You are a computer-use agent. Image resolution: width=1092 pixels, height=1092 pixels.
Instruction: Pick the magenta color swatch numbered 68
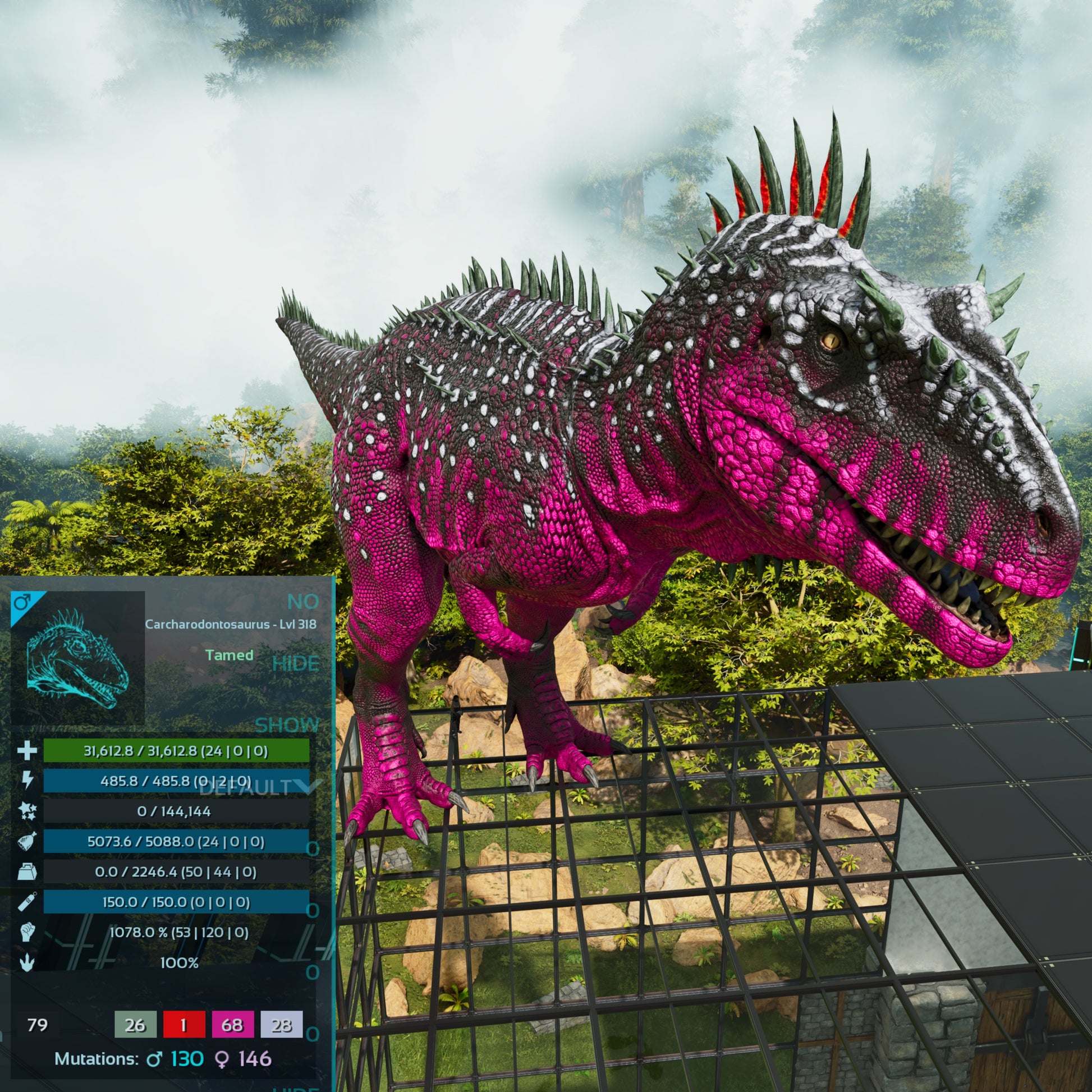coord(232,1025)
